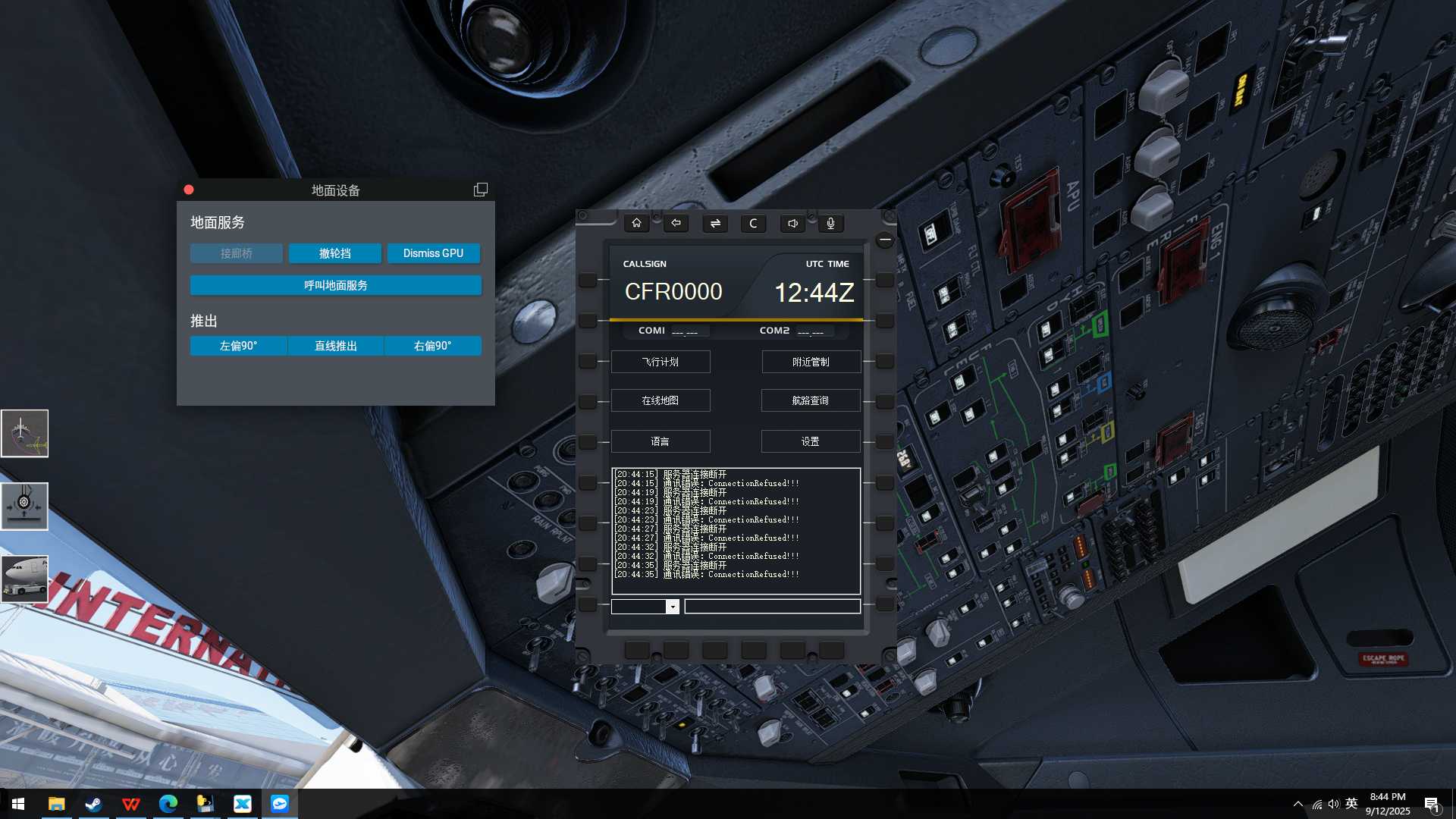Call ground services with 呼叫地面服务
Viewport: 1456px width, 819px height.
pyautogui.click(x=335, y=285)
